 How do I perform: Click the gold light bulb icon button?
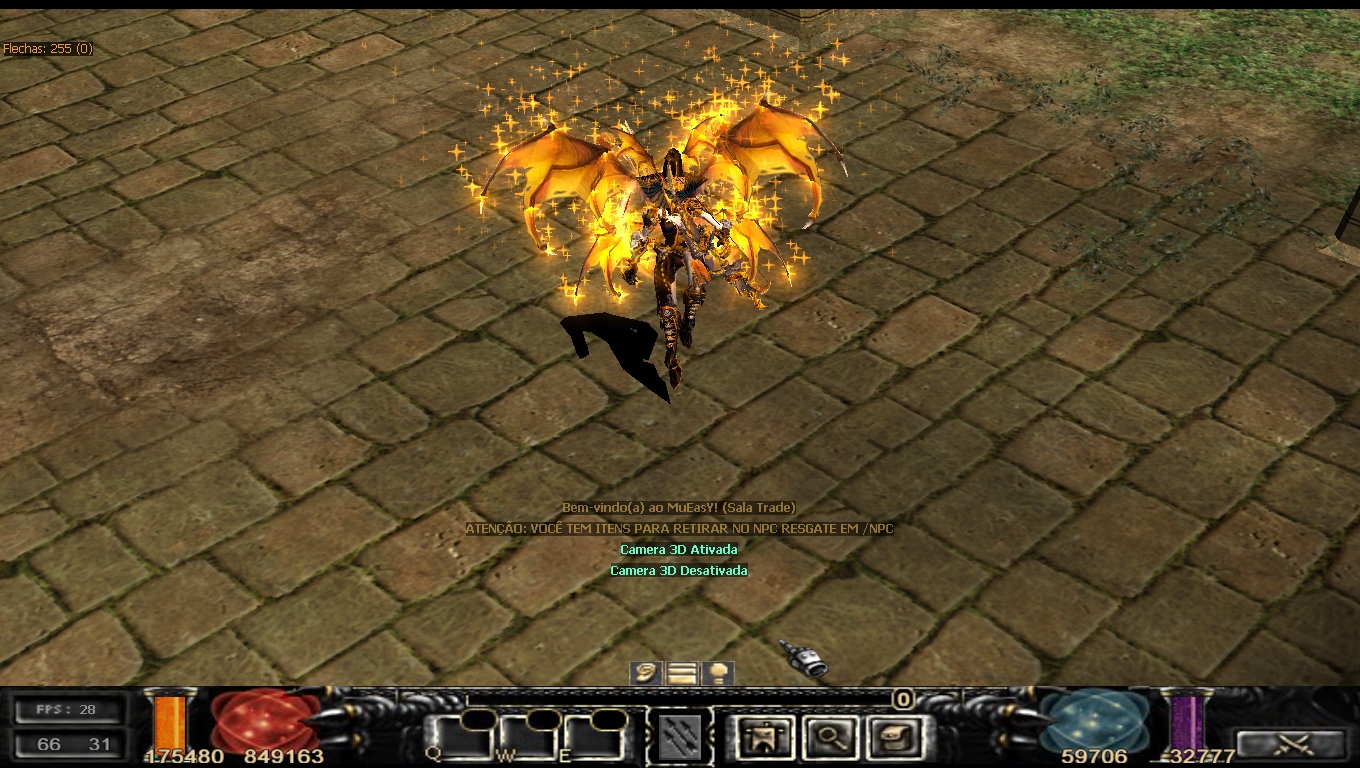point(717,673)
